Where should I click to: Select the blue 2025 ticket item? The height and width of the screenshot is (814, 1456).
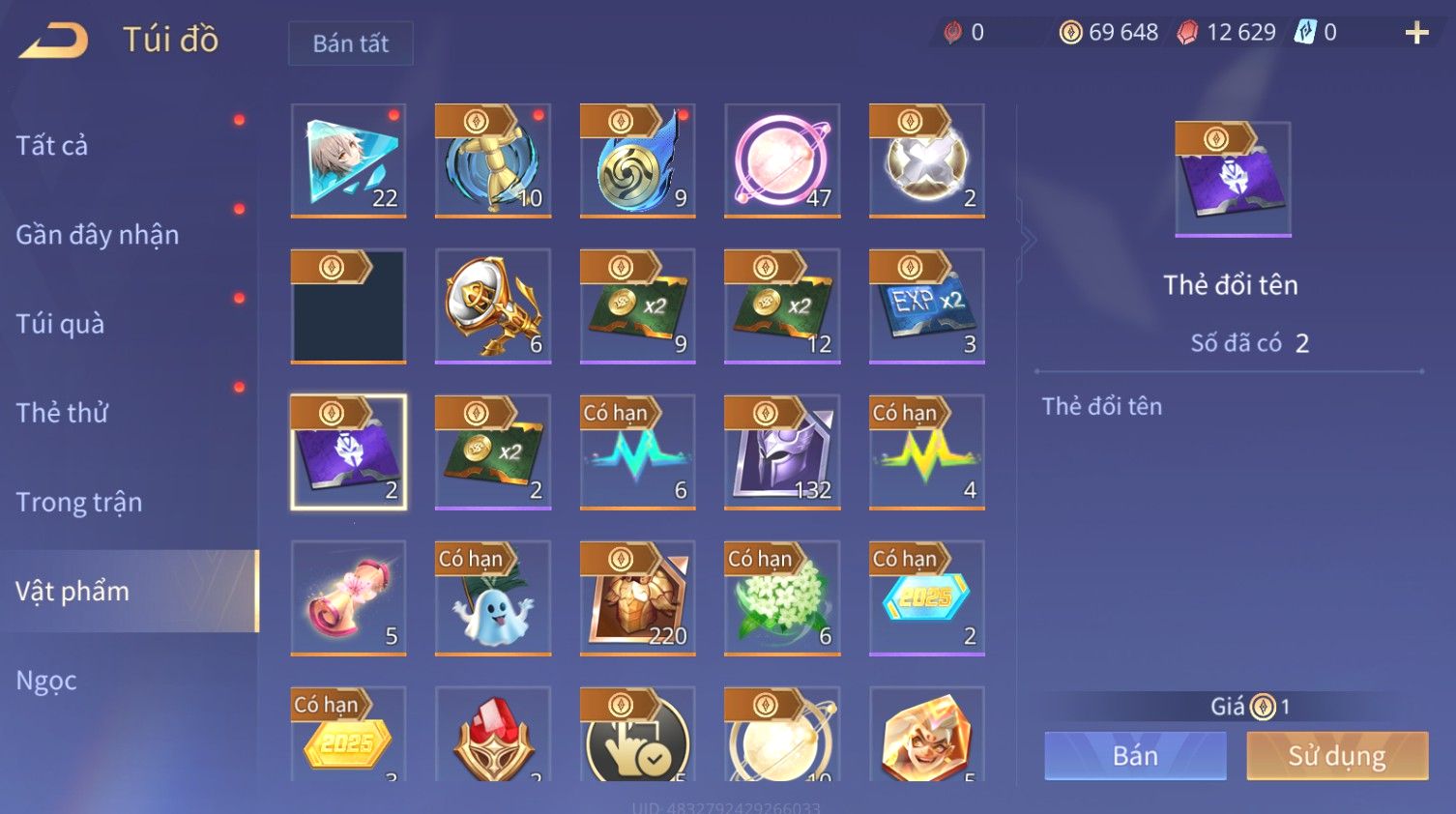[x=926, y=597]
